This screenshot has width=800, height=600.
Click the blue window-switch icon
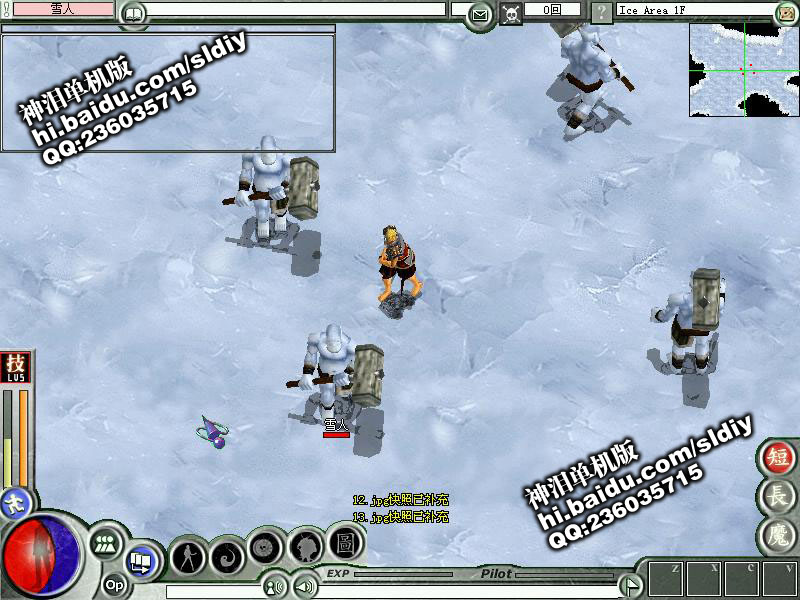141,562
